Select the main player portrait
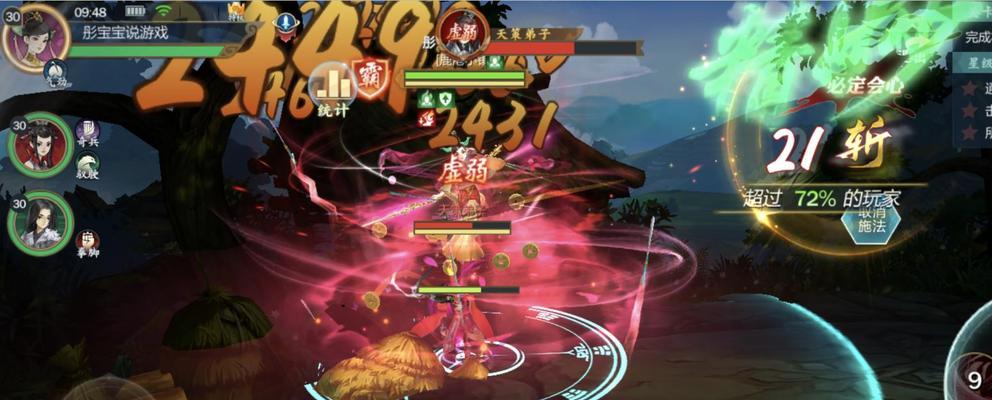This screenshot has width=992, height=400. [x=35, y=37]
